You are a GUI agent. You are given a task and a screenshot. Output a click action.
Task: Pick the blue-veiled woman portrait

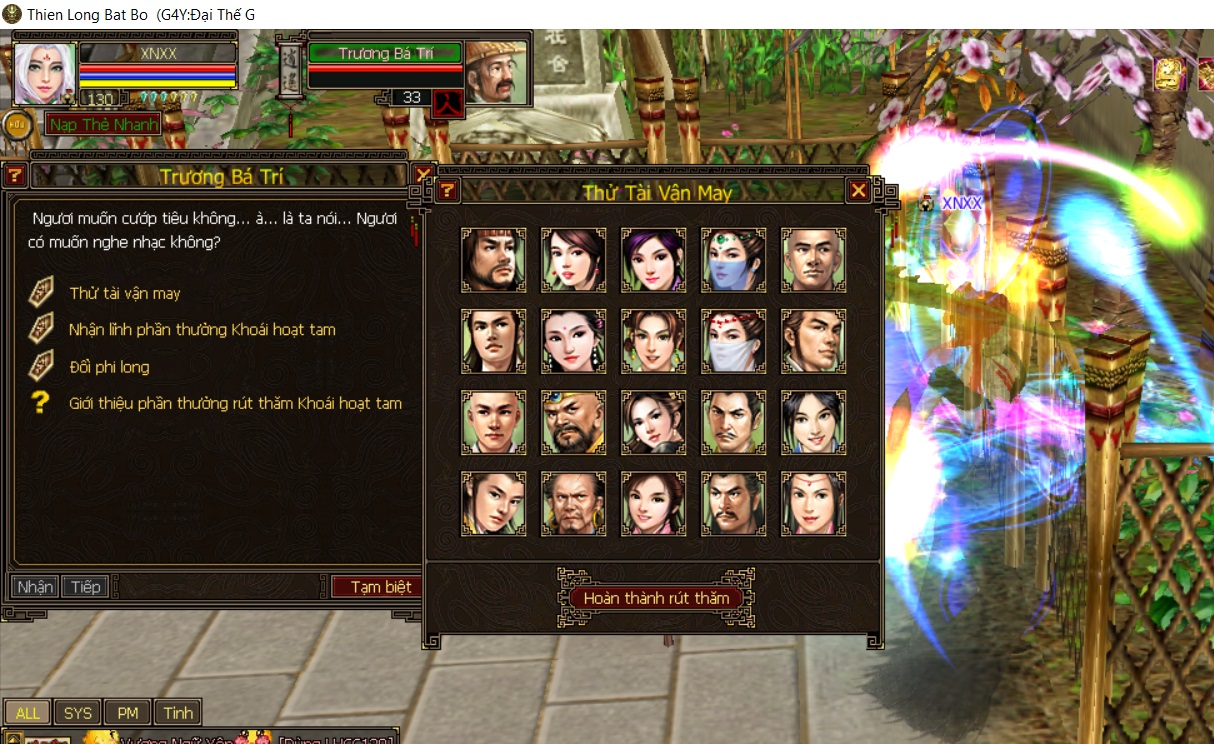coord(733,260)
